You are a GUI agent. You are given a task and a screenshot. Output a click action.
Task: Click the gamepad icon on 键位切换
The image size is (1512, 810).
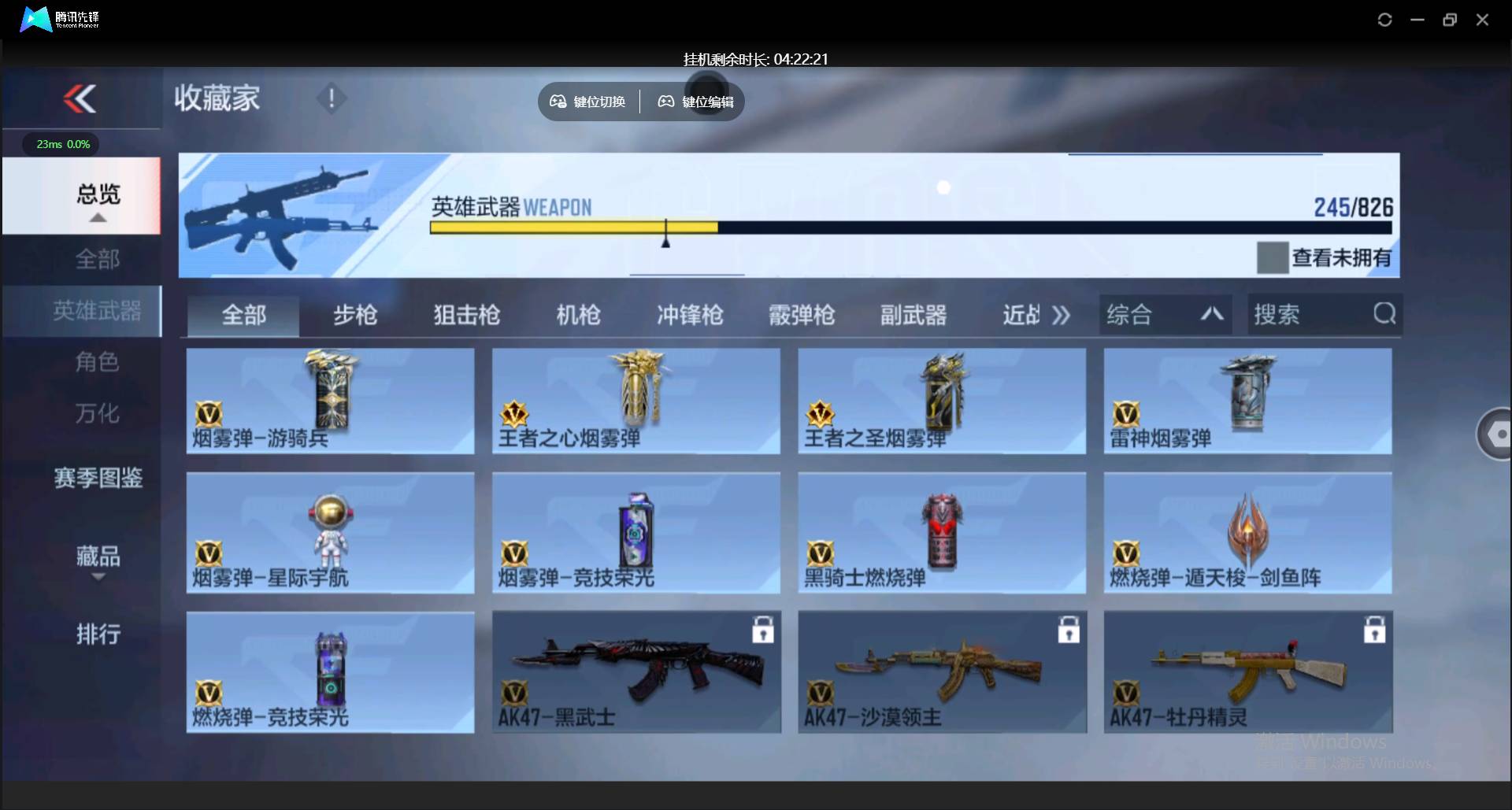pyautogui.click(x=558, y=102)
